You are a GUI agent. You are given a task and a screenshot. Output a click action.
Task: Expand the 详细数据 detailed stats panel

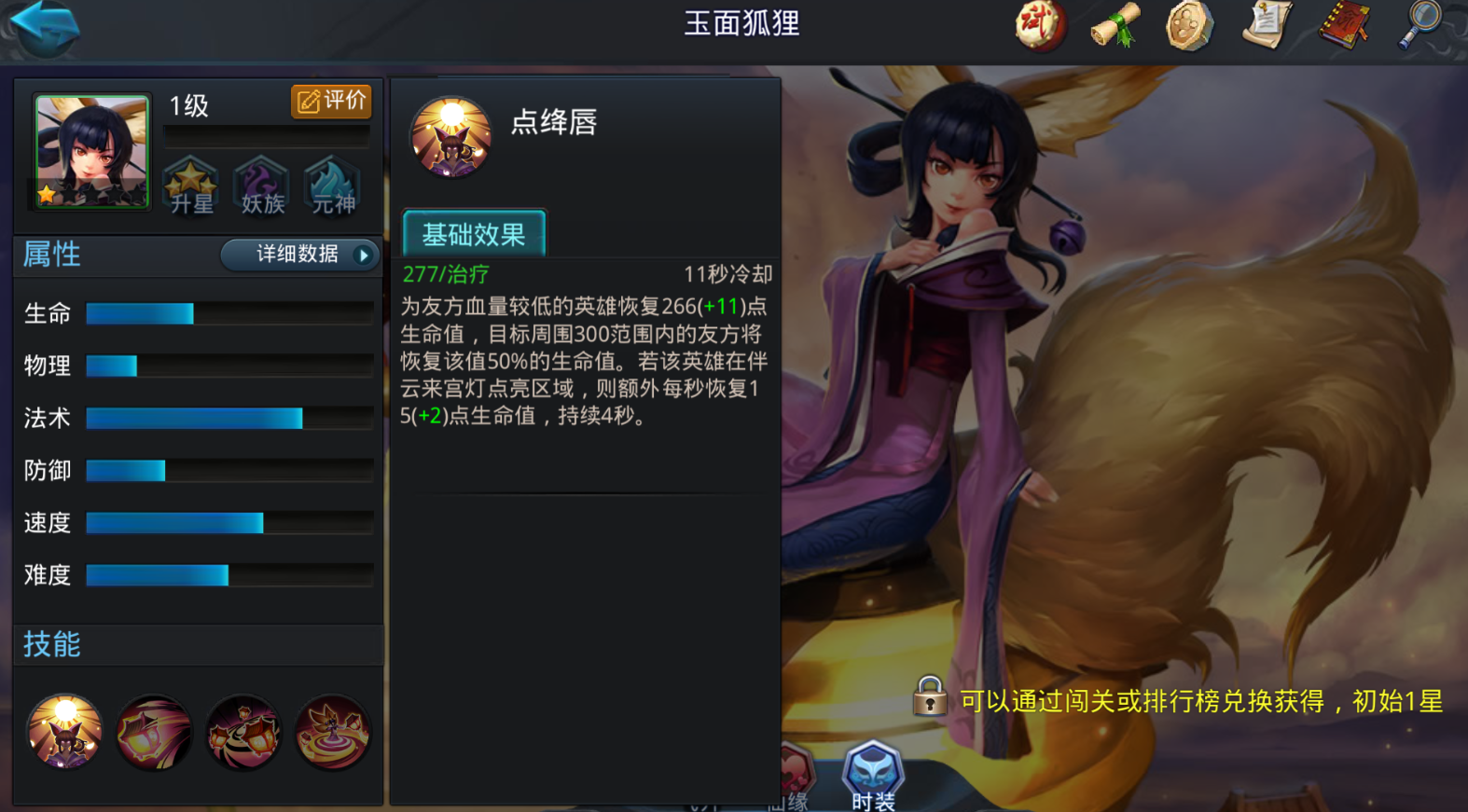point(298,255)
